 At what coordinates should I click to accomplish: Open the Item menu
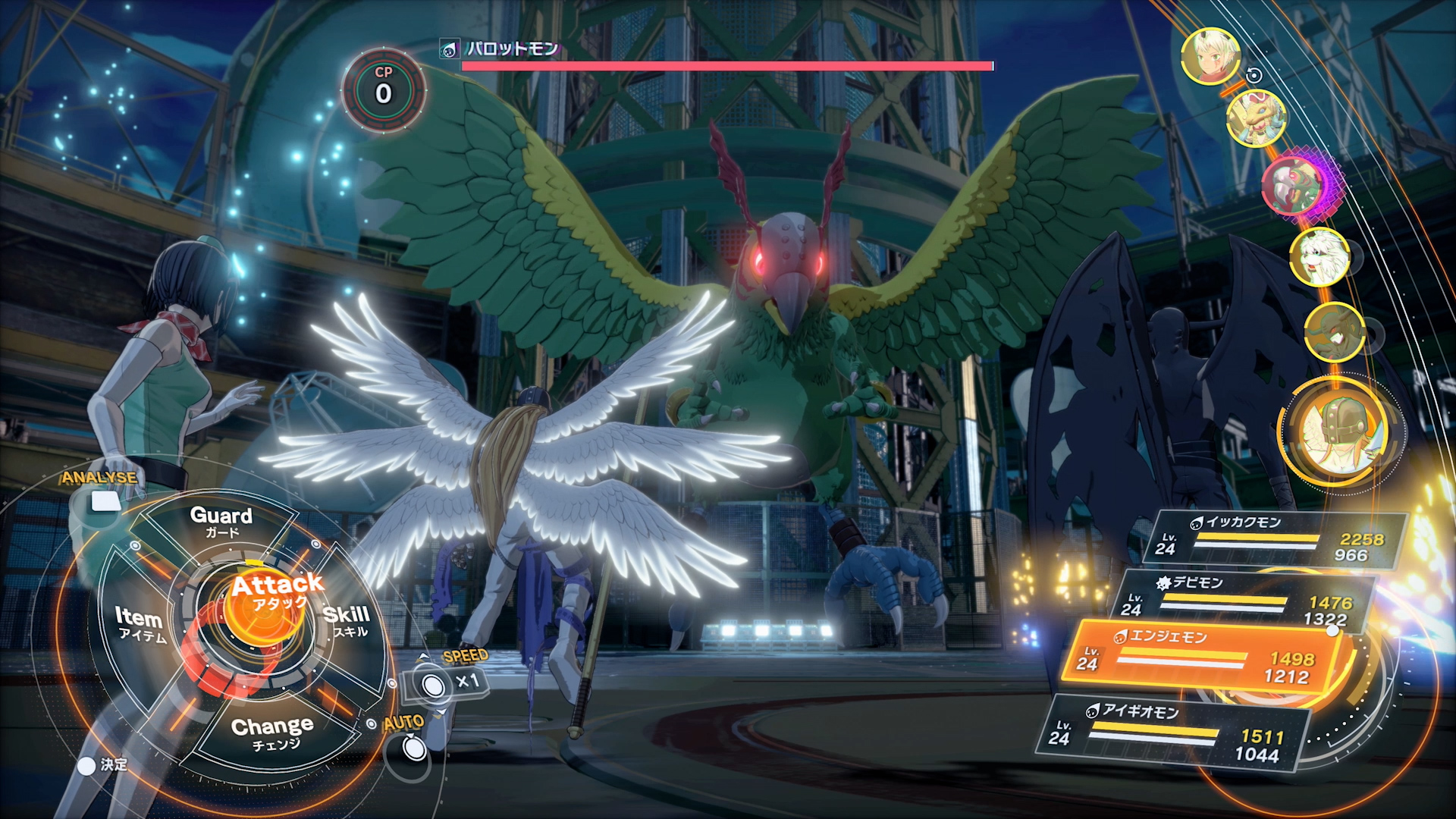click(x=140, y=623)
